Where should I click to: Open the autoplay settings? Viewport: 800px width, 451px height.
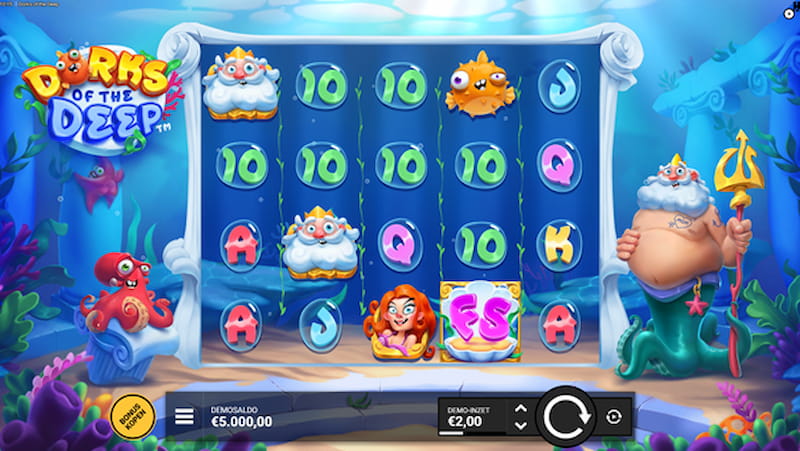(613, 416)
